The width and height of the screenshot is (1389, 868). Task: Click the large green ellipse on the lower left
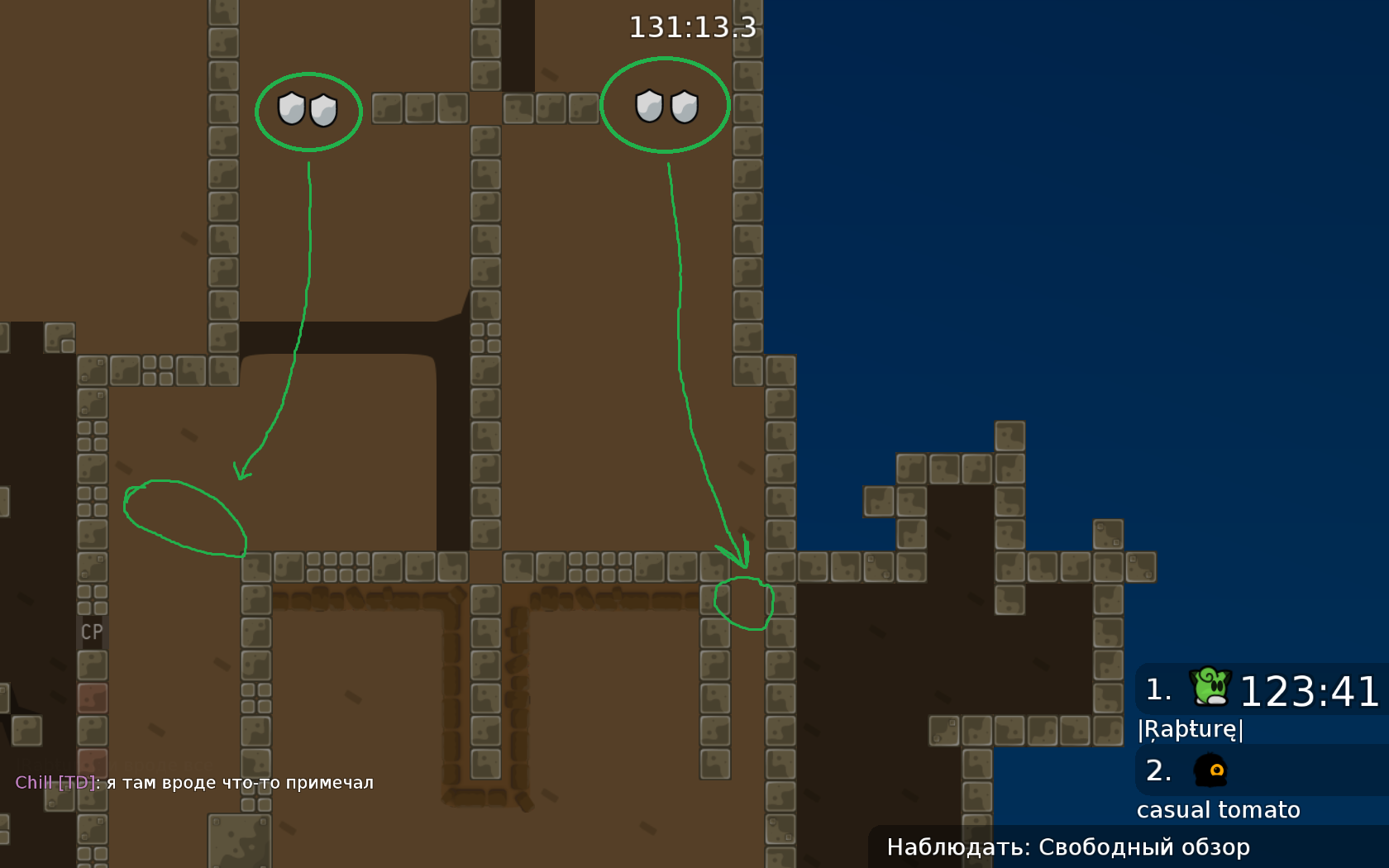[186, 517]
